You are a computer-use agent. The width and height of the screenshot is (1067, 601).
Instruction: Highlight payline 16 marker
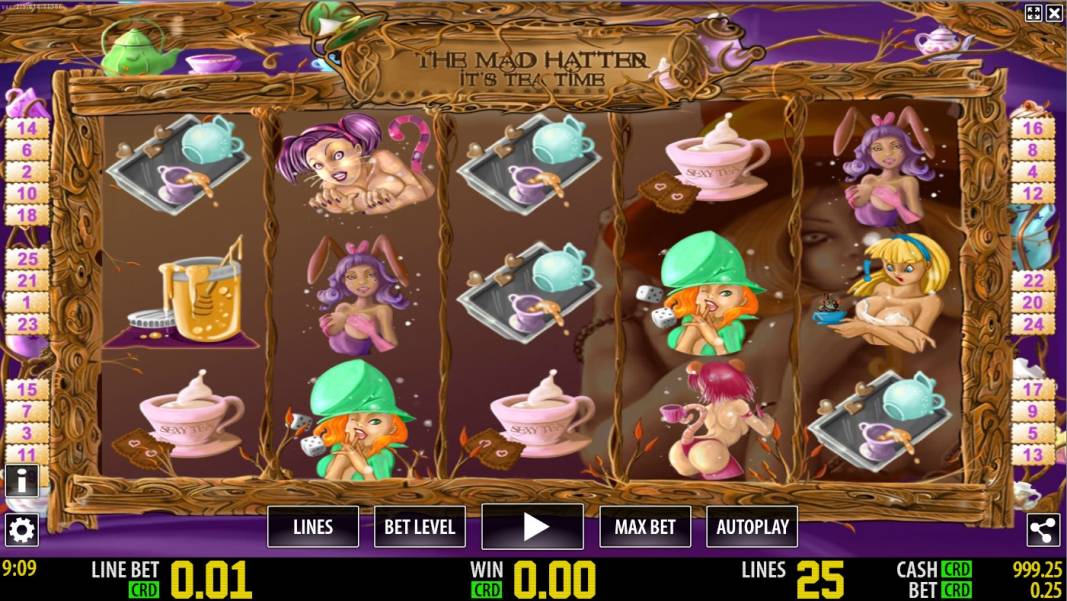(1033, 128)
